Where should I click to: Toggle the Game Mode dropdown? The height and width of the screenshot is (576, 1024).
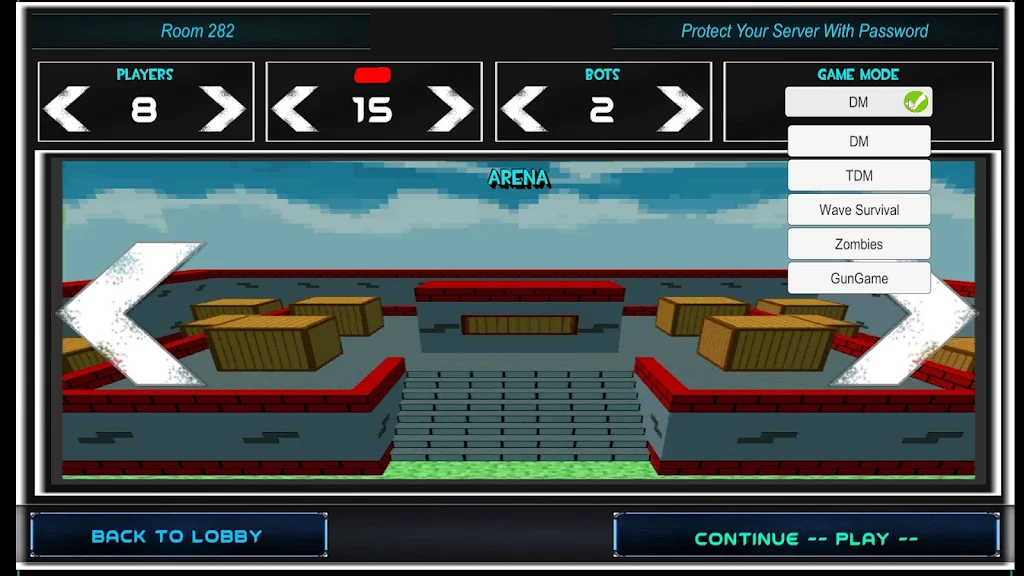858,102
